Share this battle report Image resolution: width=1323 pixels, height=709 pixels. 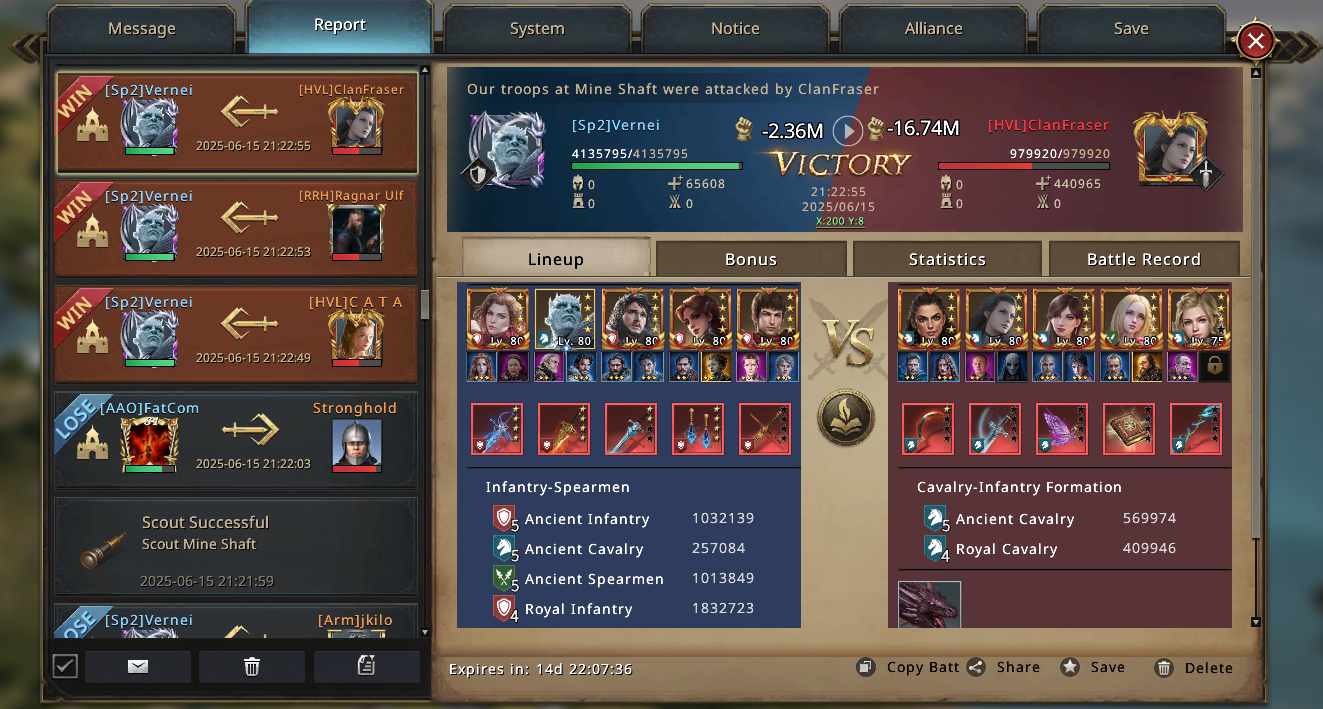[1004, 667]
